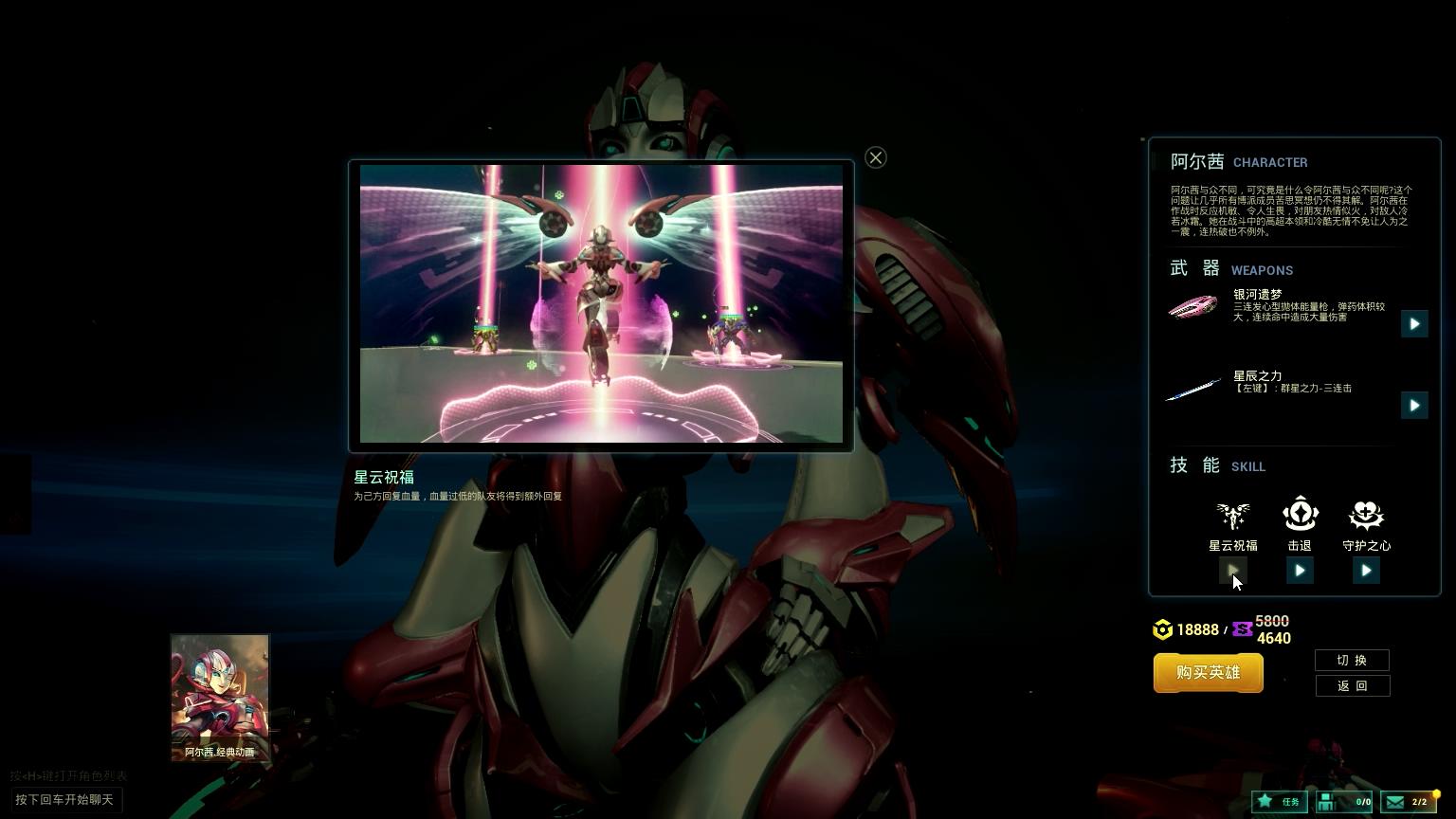Play the 银河遗梦 weapon preview
The image size is (1456, 819).
tap(1413, 324)
